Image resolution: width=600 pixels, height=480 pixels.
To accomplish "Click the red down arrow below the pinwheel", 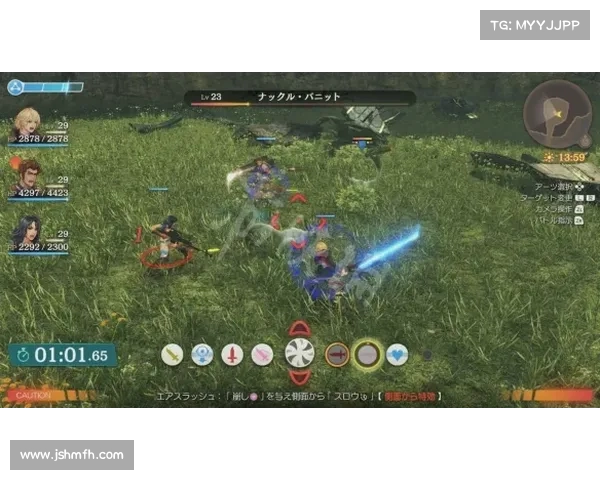I will tap(299, 378).
